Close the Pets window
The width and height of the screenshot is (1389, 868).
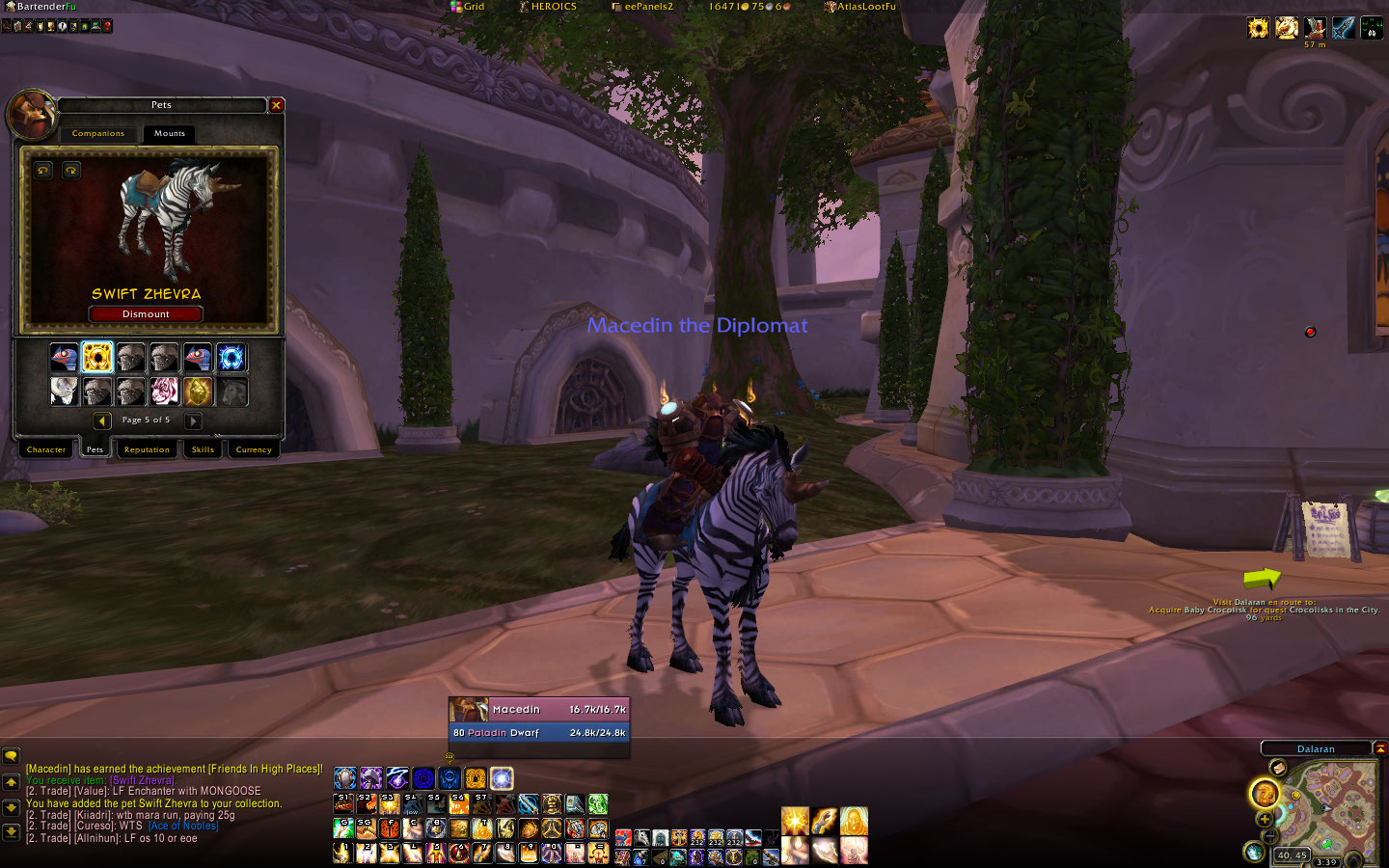coord(276,105)
